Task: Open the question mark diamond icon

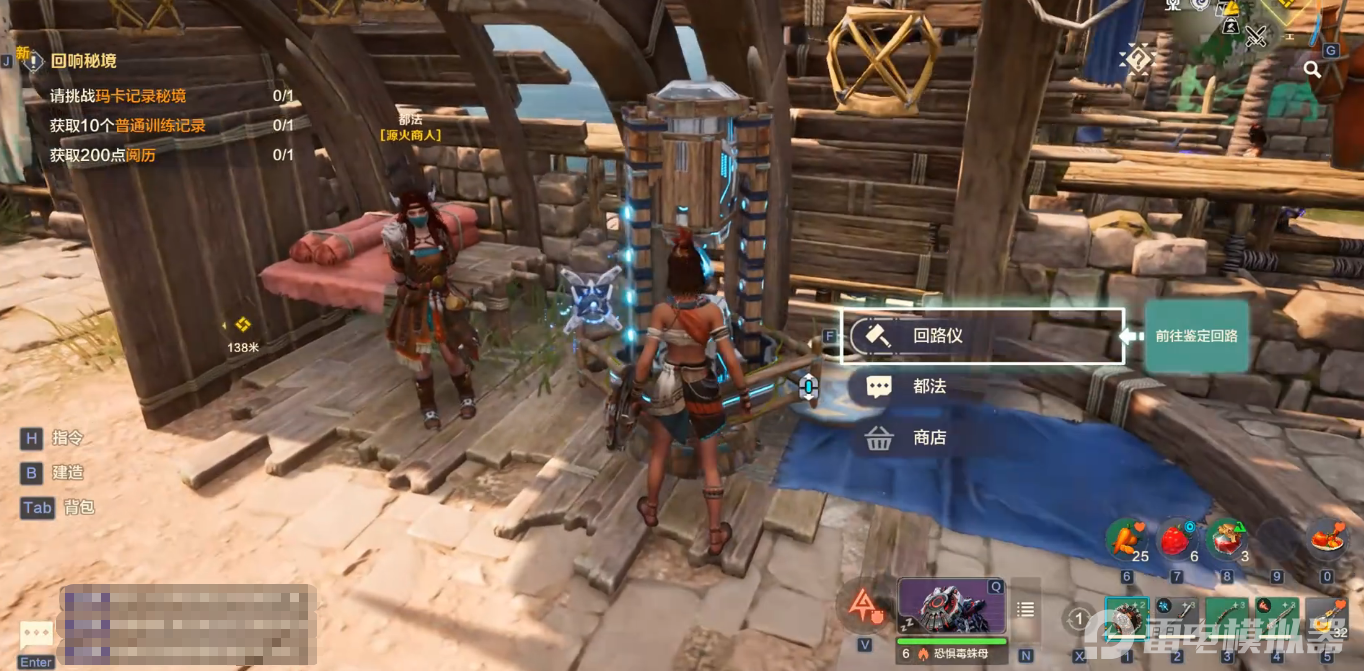Action: [x=1137, y=59]
